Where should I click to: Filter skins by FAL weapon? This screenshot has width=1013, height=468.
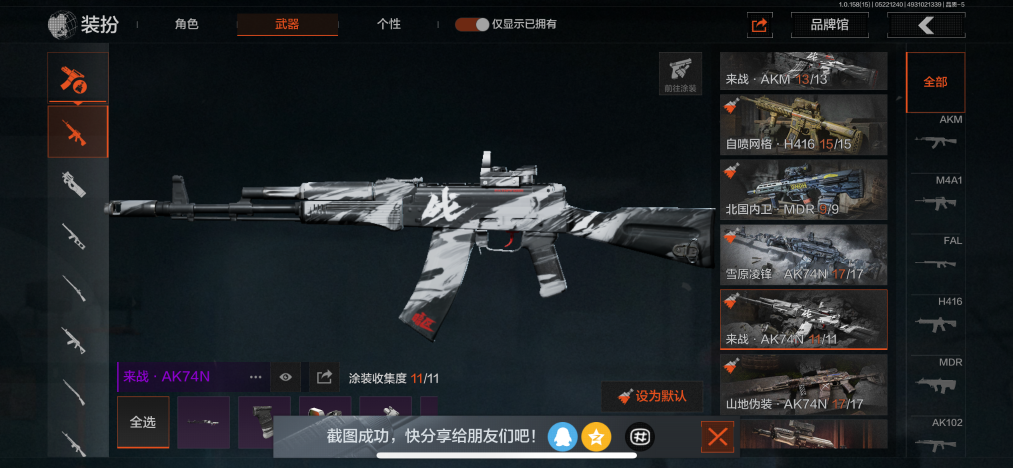coord(935,257)
